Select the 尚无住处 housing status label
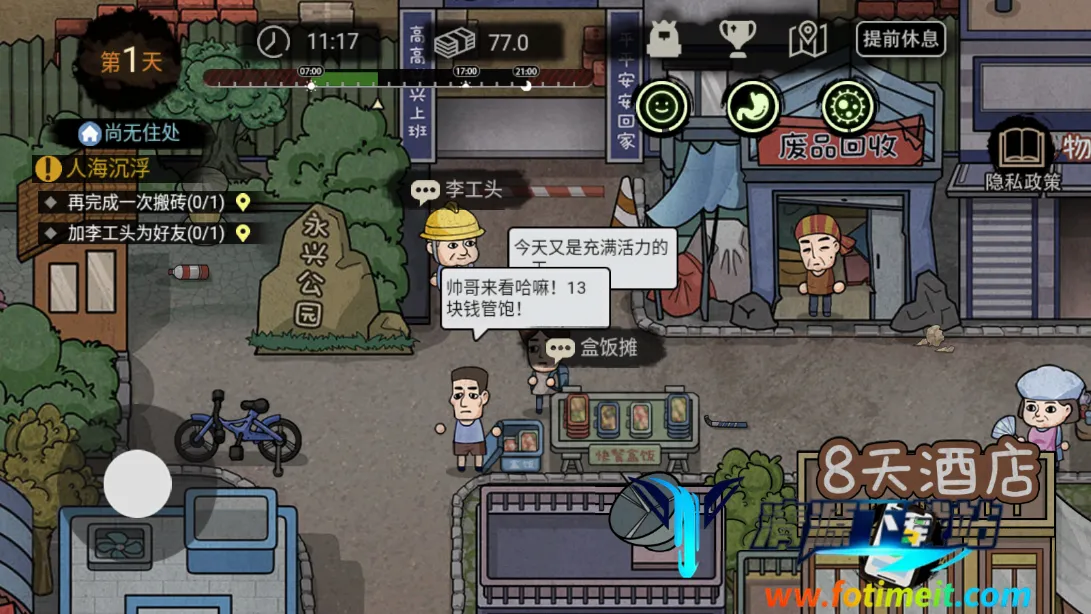 [131, 132]
